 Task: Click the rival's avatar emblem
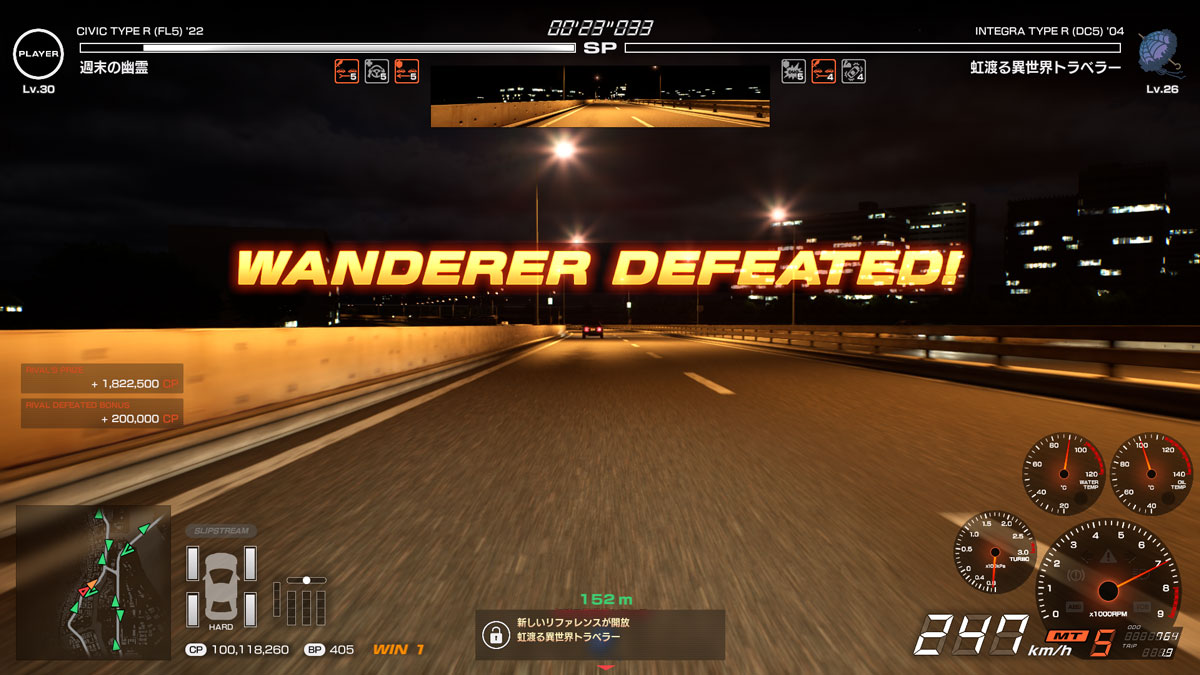point(1162,51)
